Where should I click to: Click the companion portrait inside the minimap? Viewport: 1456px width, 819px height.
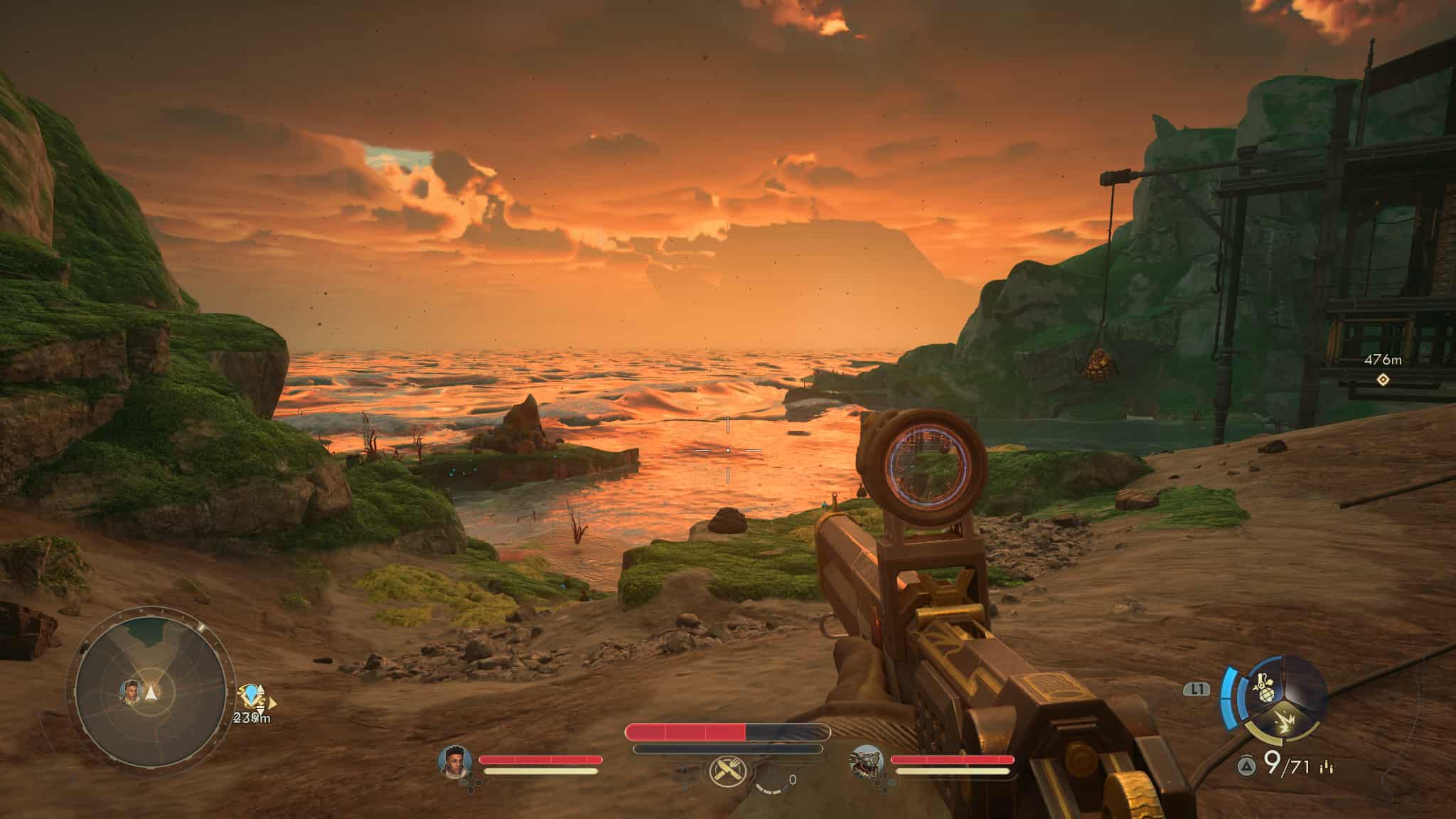(131, 691)
